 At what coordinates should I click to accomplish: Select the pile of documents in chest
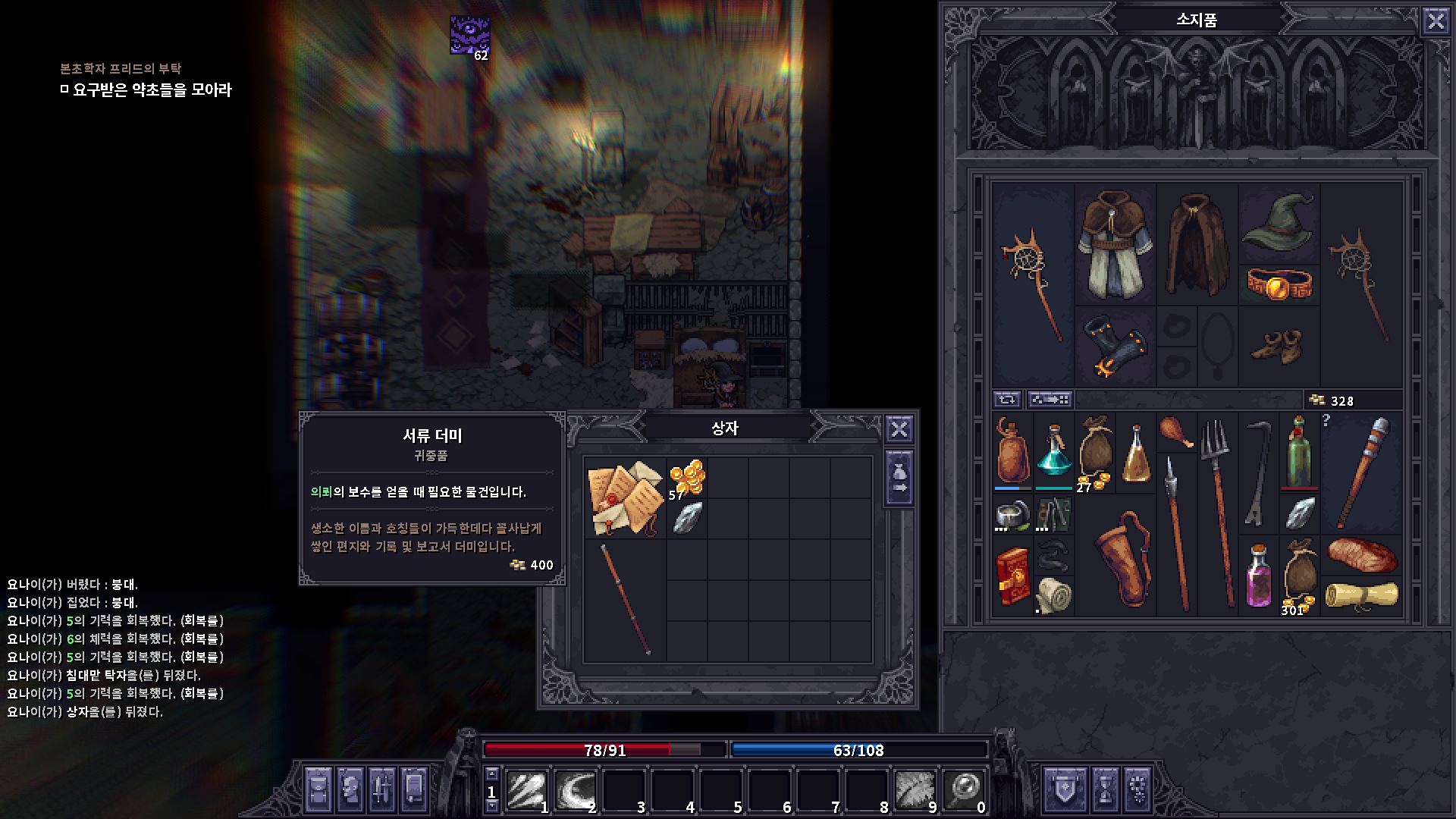pyautogui.click(x=626, y=497)
